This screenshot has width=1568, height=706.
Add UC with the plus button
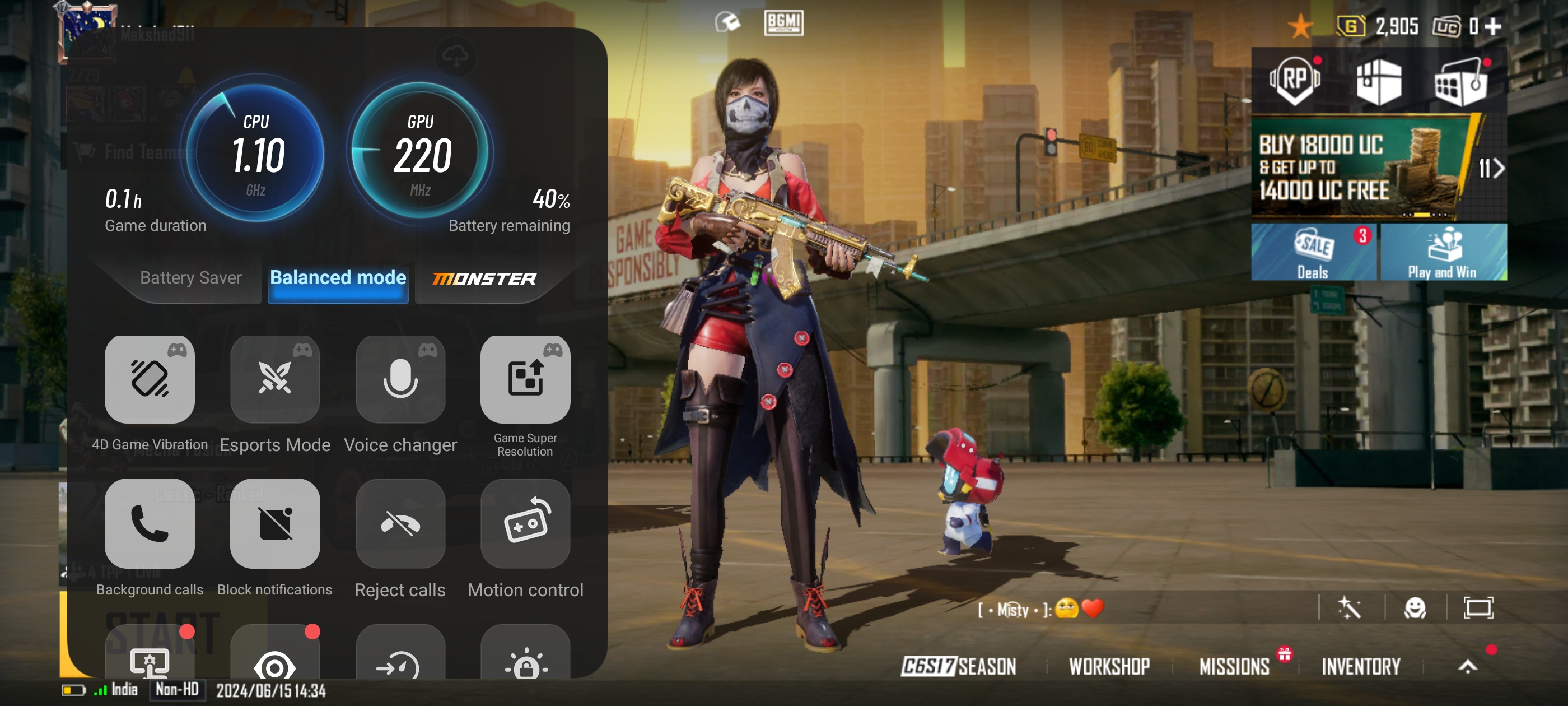point(1494,26)
